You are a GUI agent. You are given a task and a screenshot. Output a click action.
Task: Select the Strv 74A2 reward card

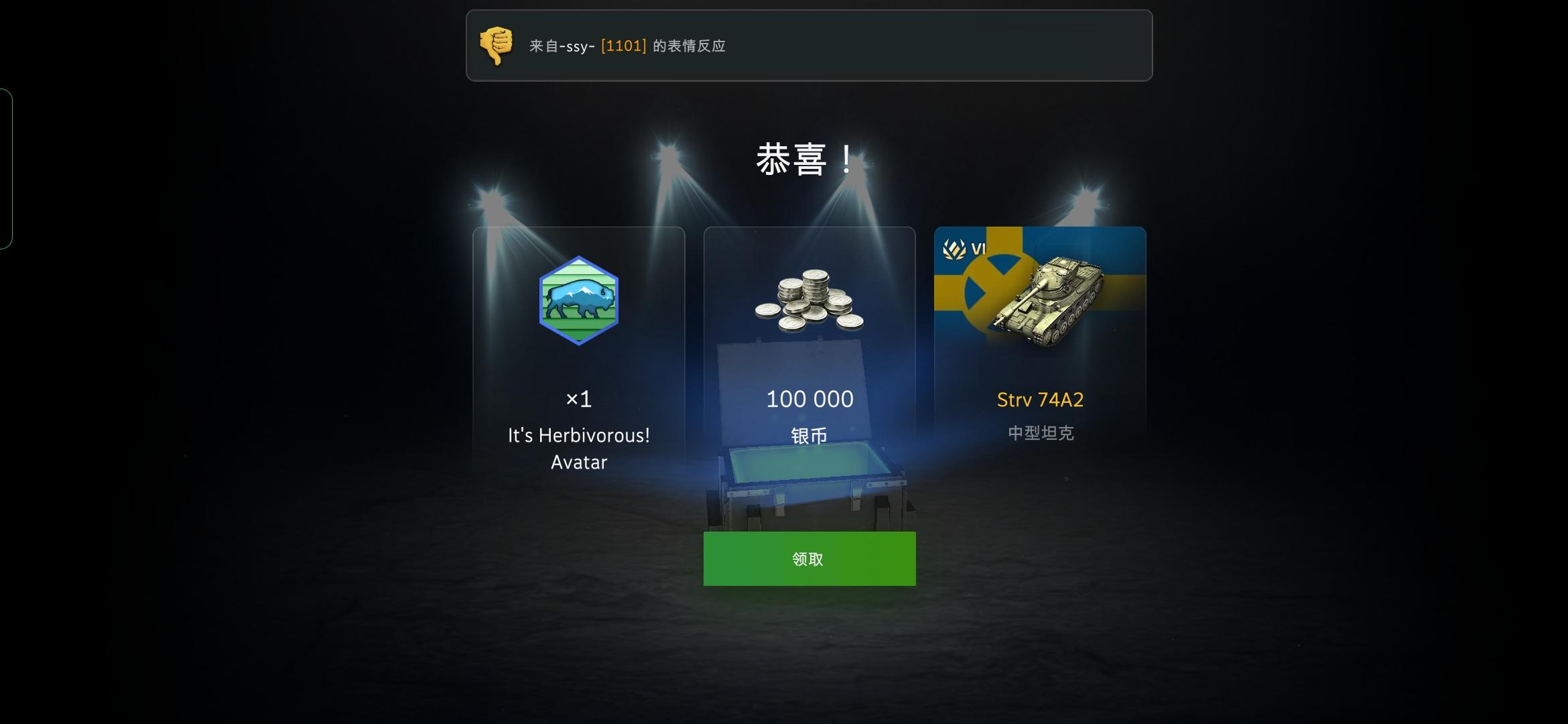pyautogui.click(x=1041, y=335)
